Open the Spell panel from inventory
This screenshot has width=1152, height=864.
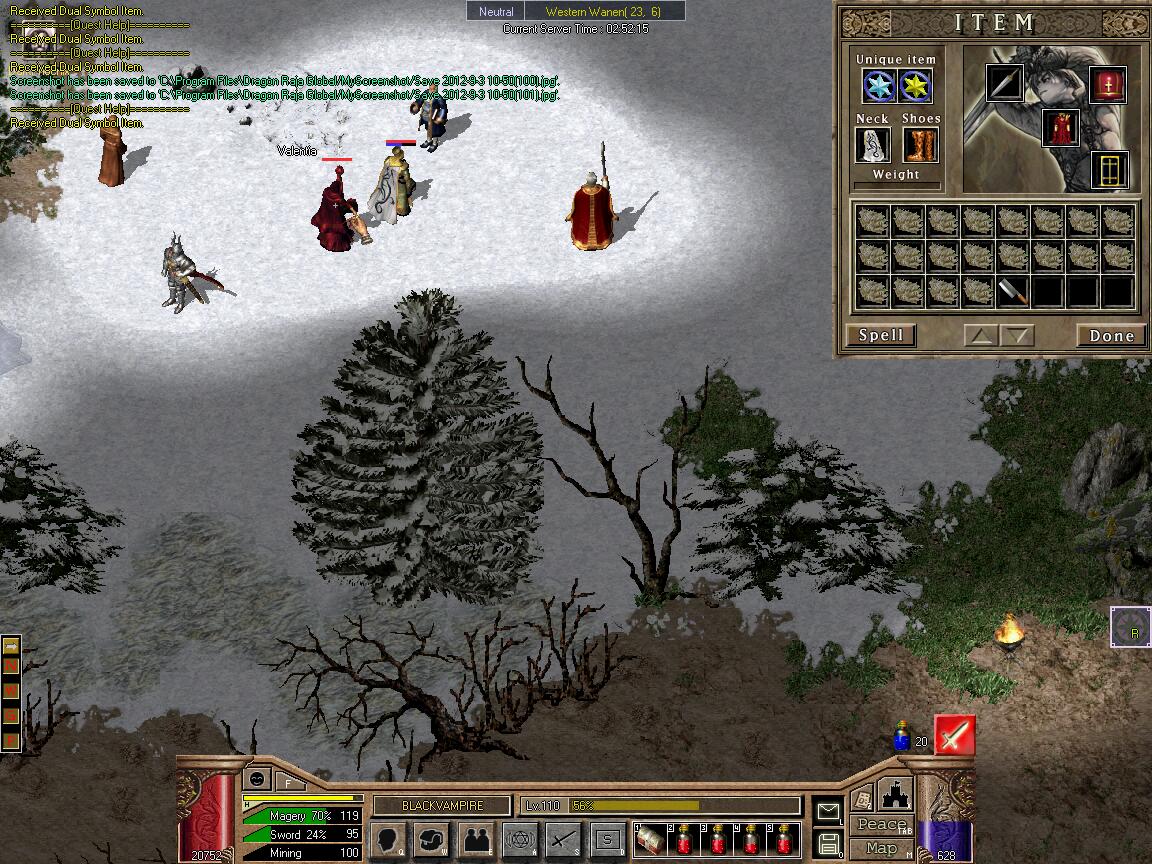click(881, 335)
